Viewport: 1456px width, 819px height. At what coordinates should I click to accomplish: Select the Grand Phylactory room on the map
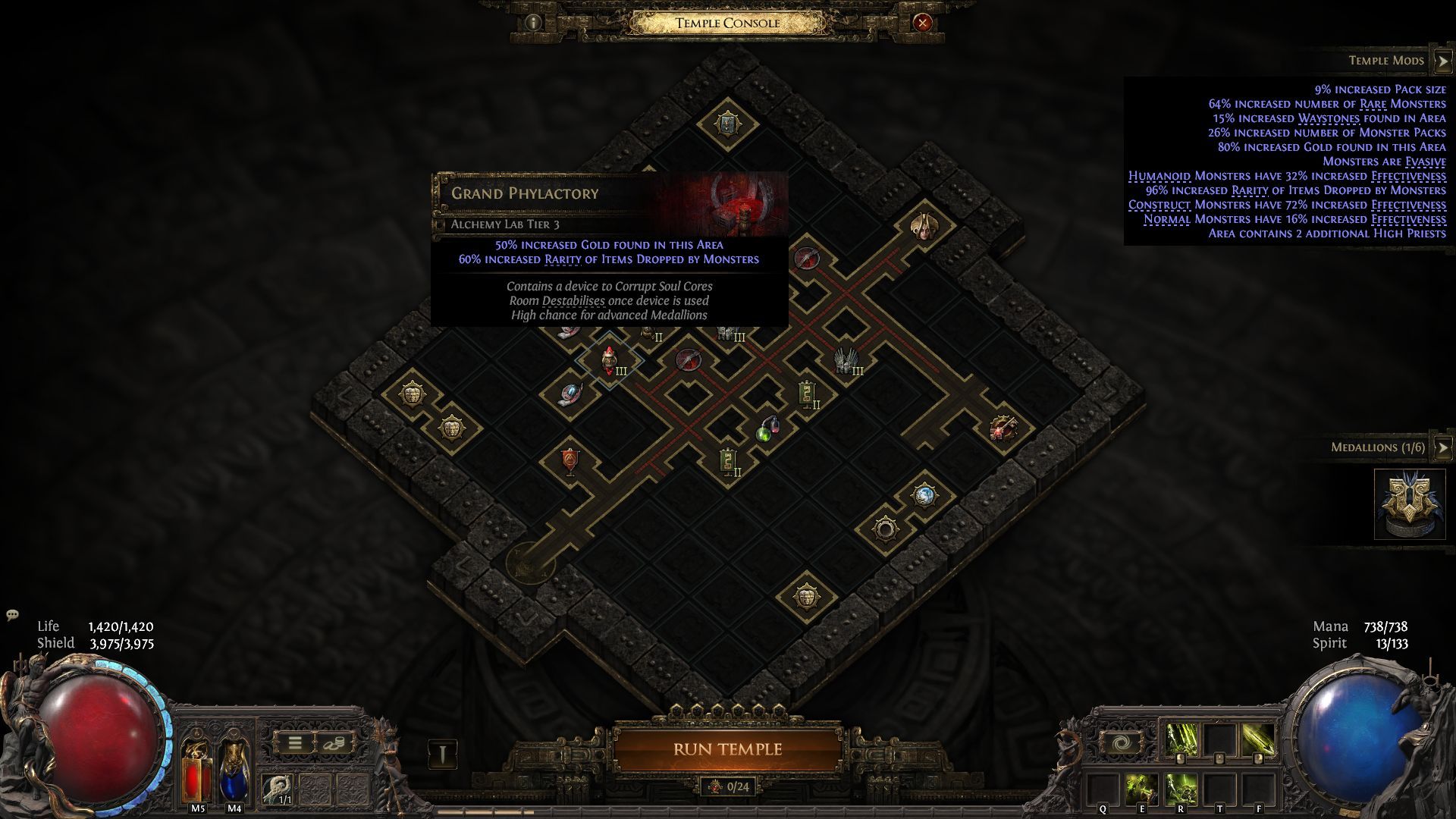610,360
